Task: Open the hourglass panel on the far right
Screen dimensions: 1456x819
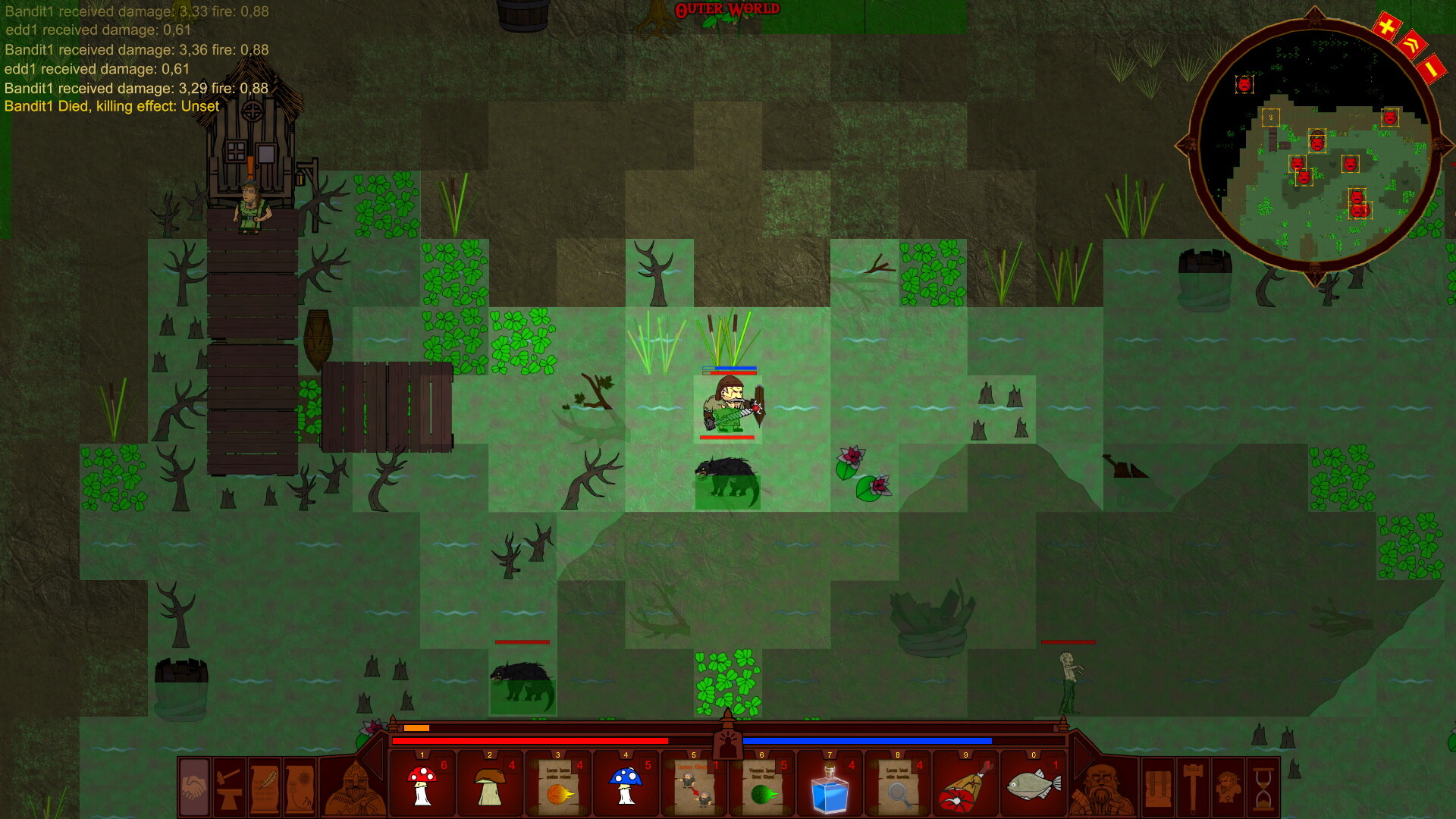Action: pyautogui.click(x=1264, y=789)
